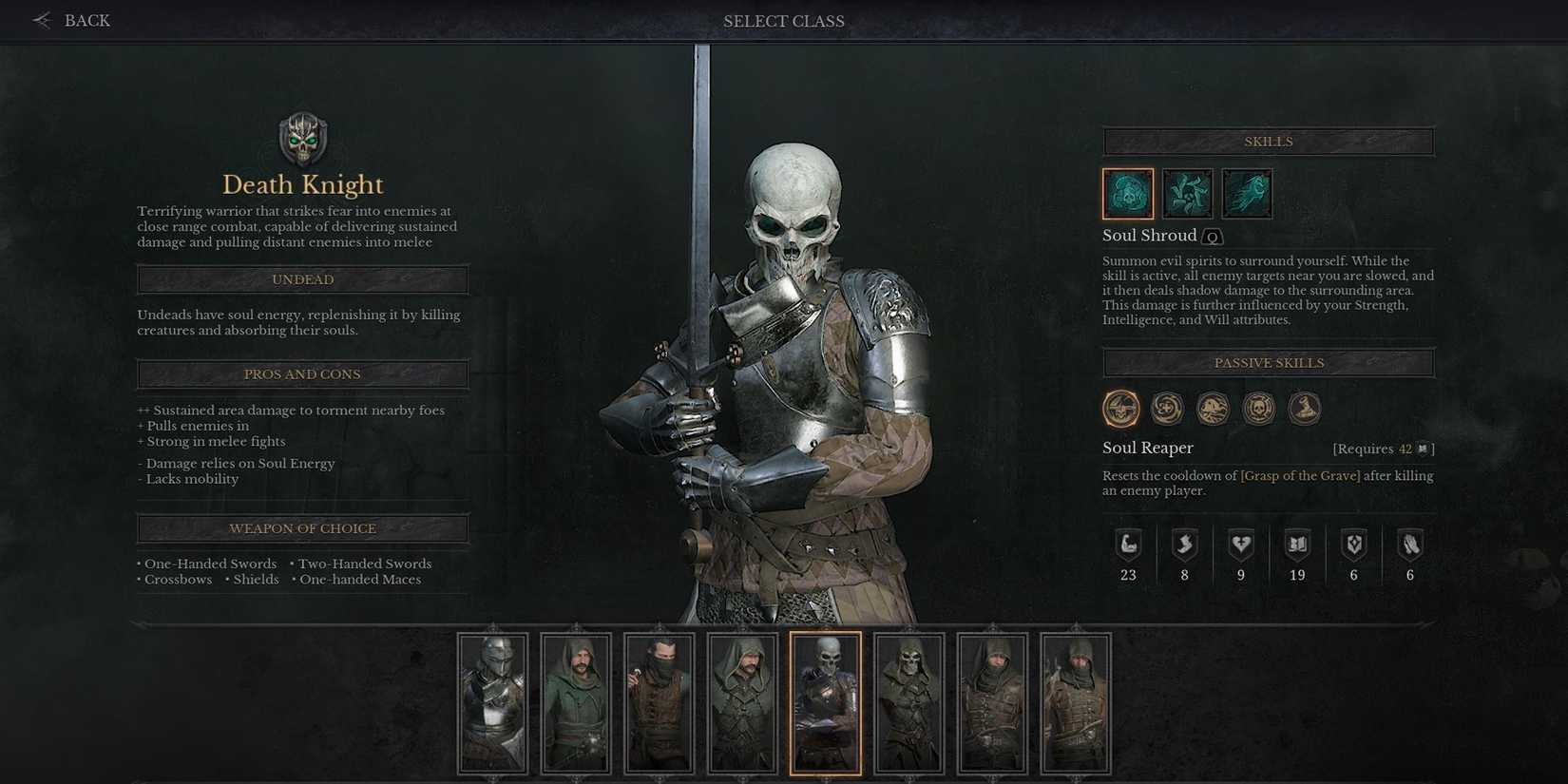Screen dimensions: 1568x784
Task: Select the Soul Shroud skill icon
Action: click(1127, 192)
